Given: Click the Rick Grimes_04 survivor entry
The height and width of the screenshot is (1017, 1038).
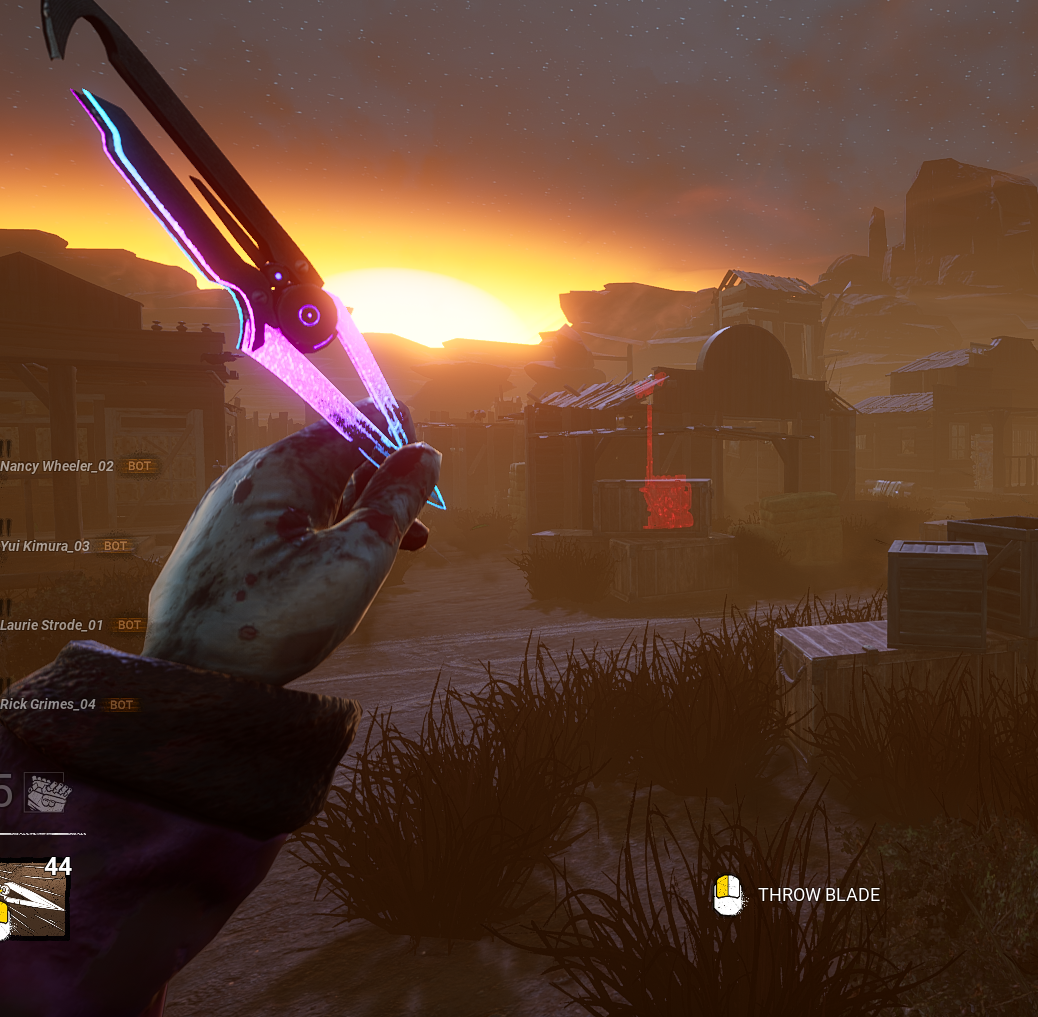Looking at the screenshot, I should tap(48, 704).
